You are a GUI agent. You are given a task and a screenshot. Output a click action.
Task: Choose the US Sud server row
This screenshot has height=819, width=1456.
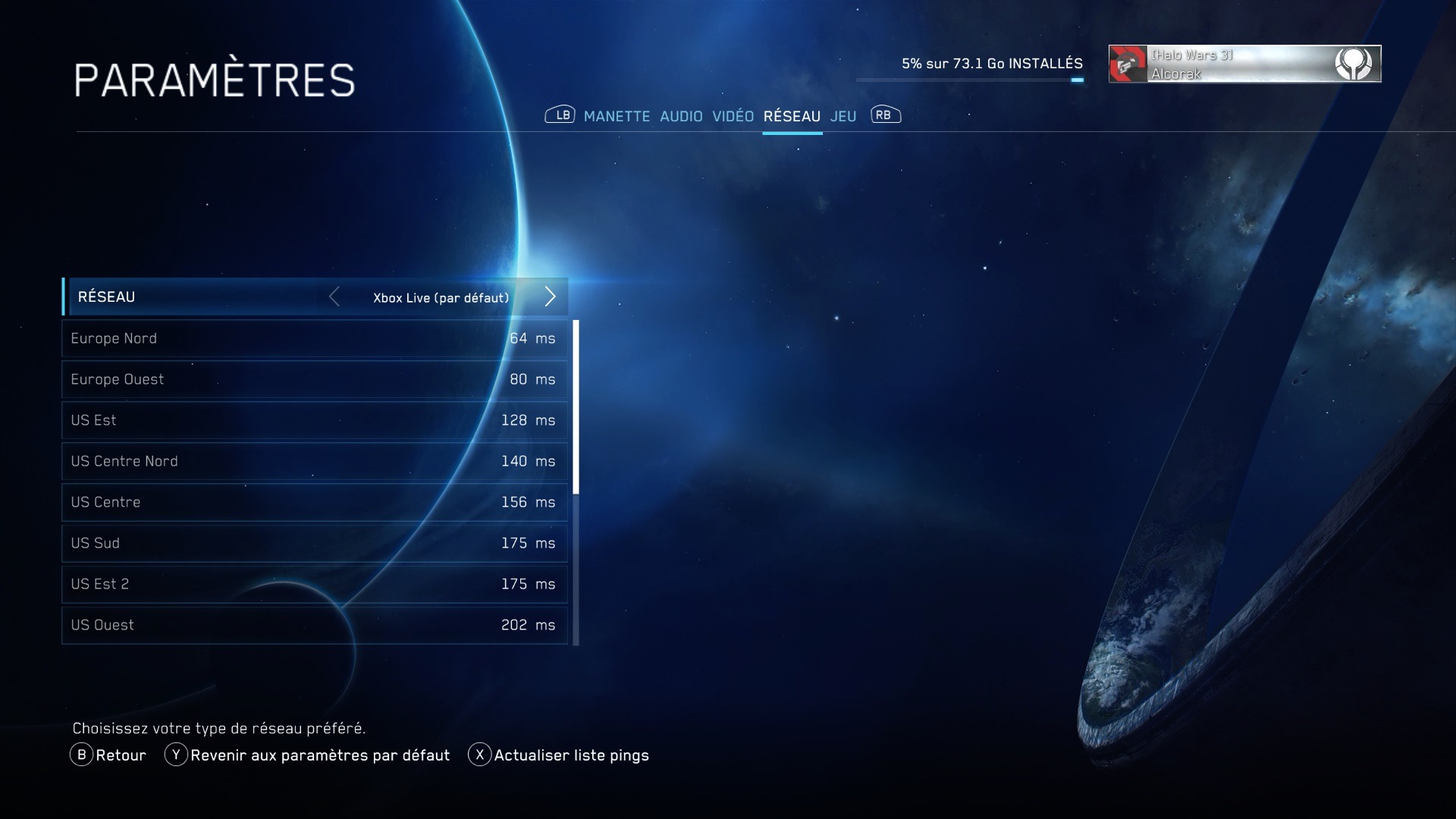[x=314, y=543]
